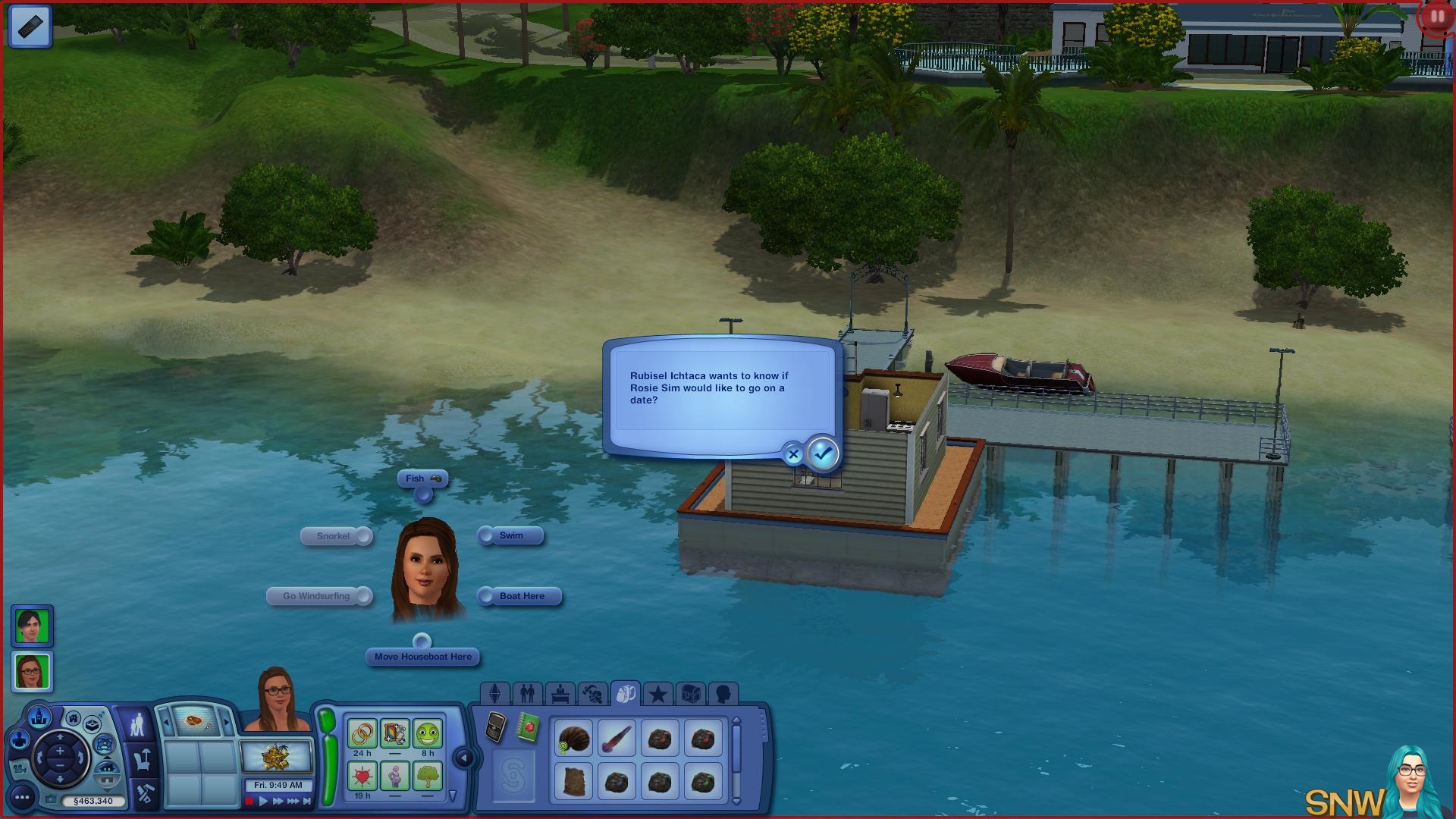Choose Boat Here from the pie menu
Screen dimensions: 1456x819
(x=522, y=596)
